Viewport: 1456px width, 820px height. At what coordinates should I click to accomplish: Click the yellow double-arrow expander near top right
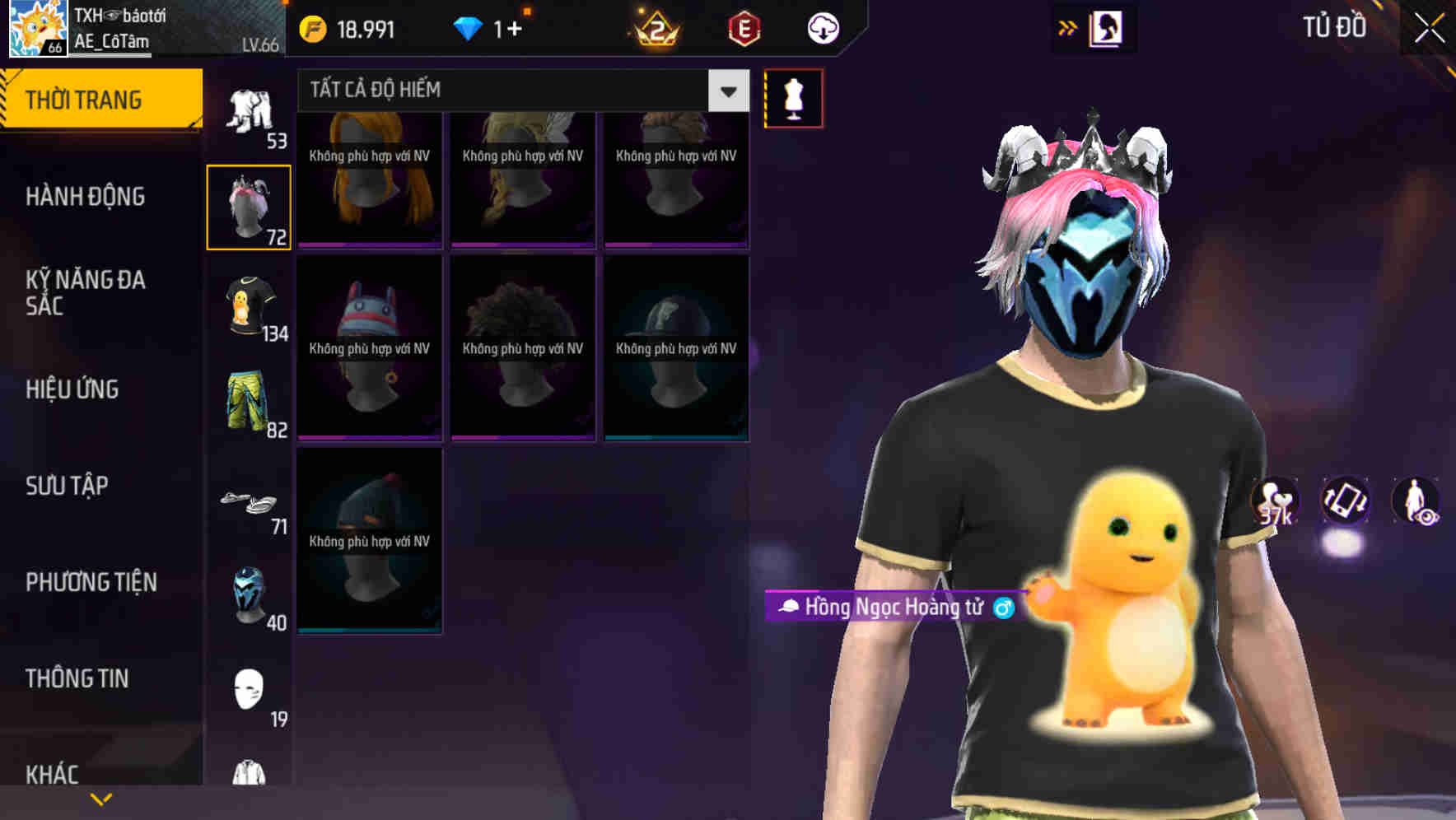[1068, 27]
